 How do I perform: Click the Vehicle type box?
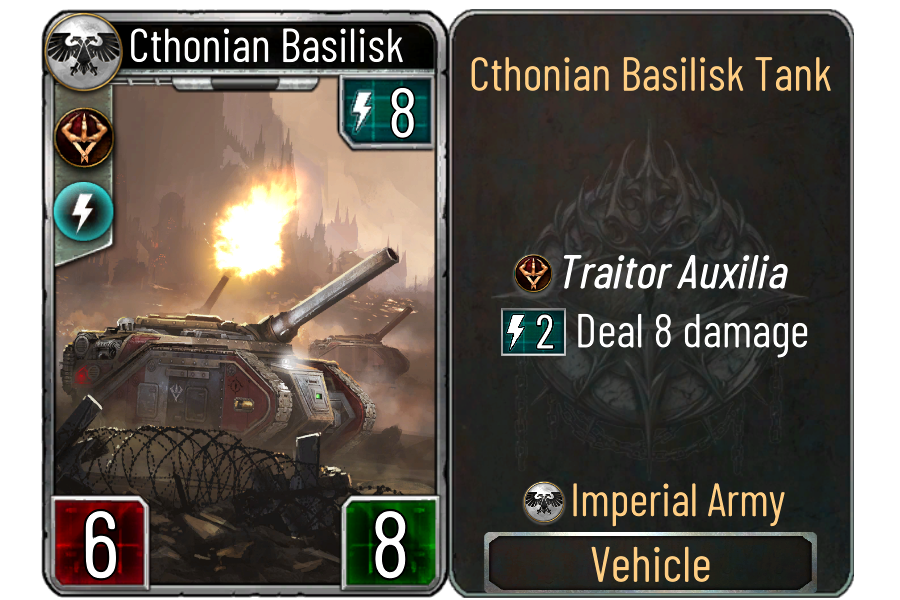[x=651, y=564]
